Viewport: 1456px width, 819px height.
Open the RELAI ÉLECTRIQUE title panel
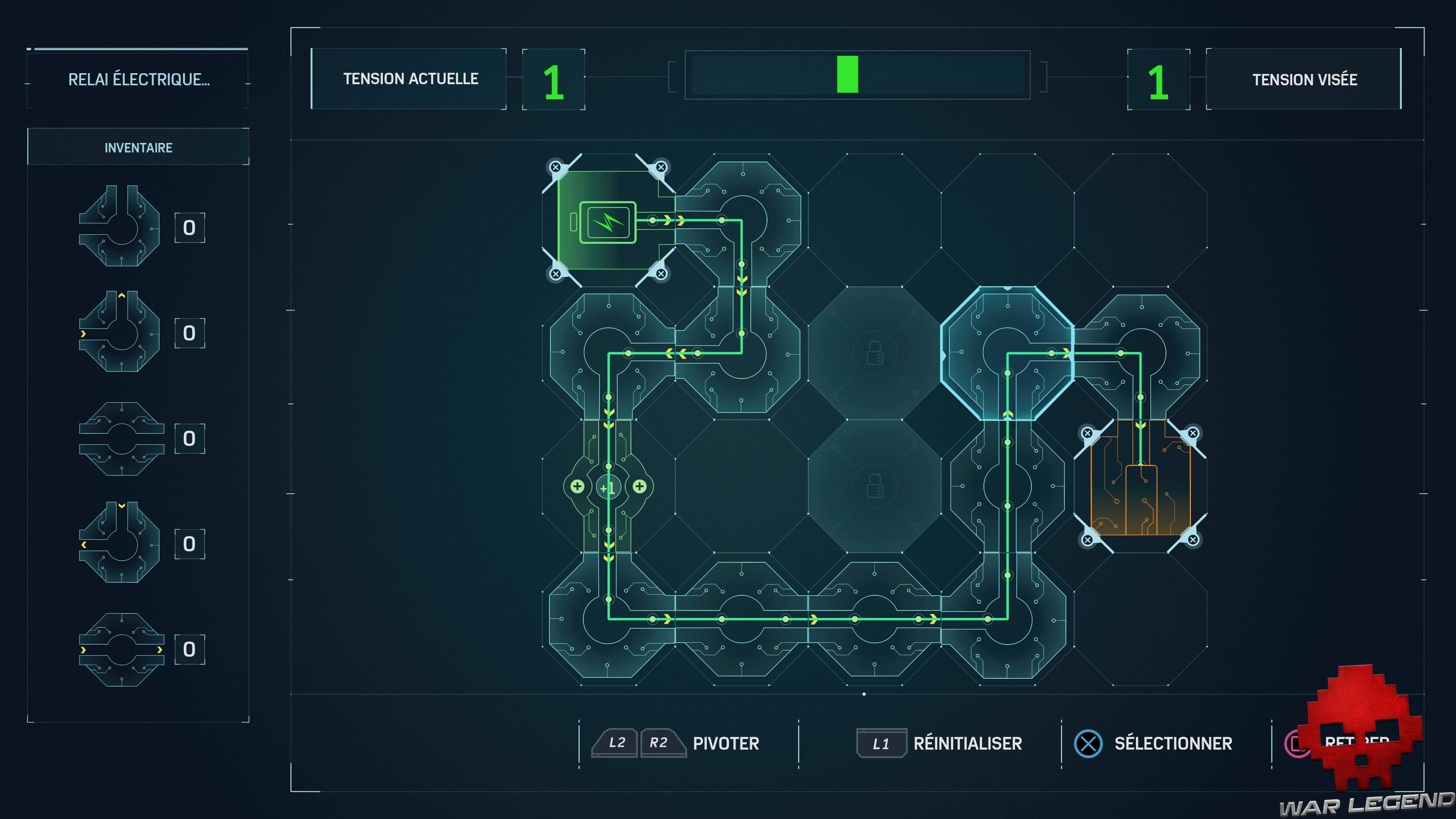pyautogui.click(x=138, y=79)
